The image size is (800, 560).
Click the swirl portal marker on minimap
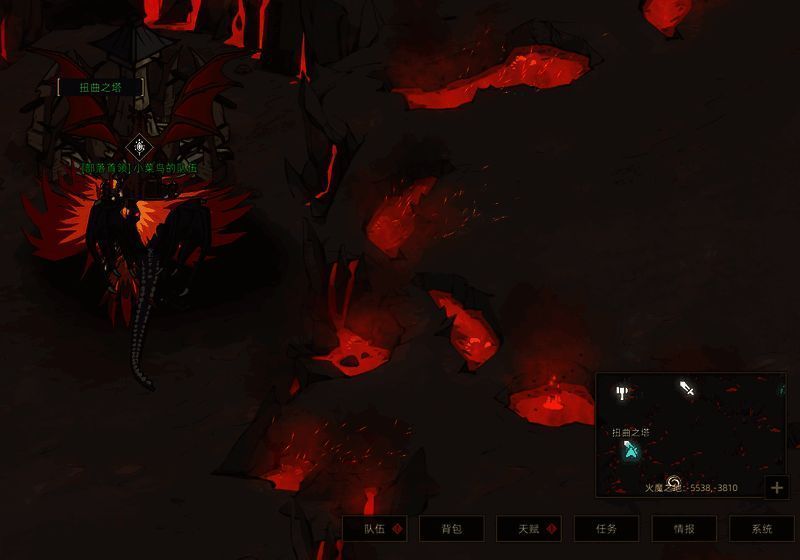(x=673, y=482)
